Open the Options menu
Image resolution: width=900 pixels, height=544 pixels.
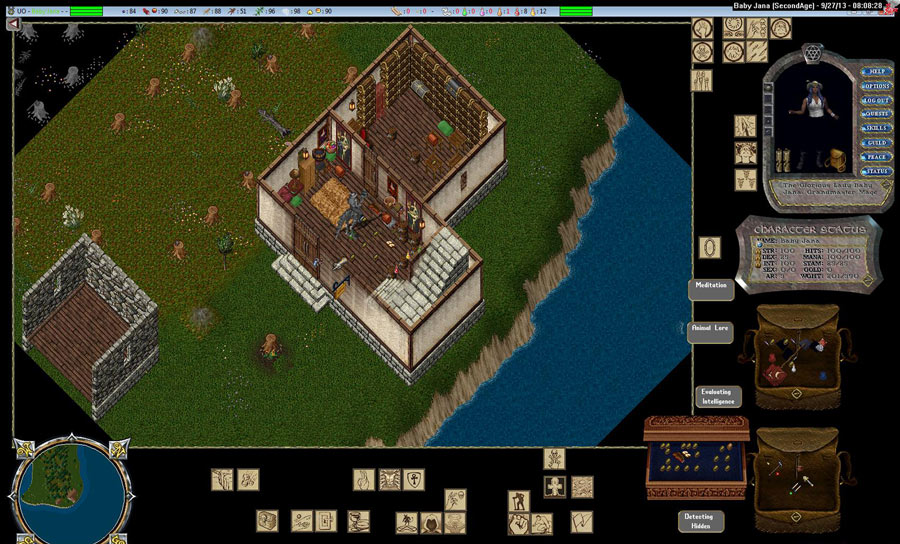click(875, 86)
